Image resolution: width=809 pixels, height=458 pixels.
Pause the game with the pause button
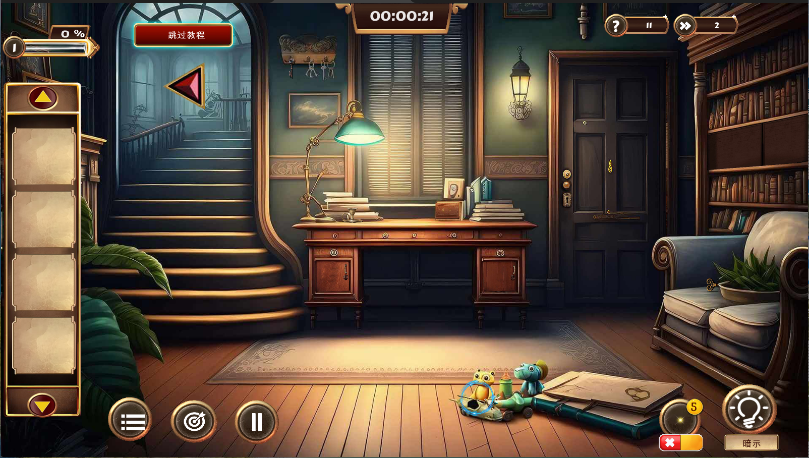pyautogui.click(x=256, y=421)
